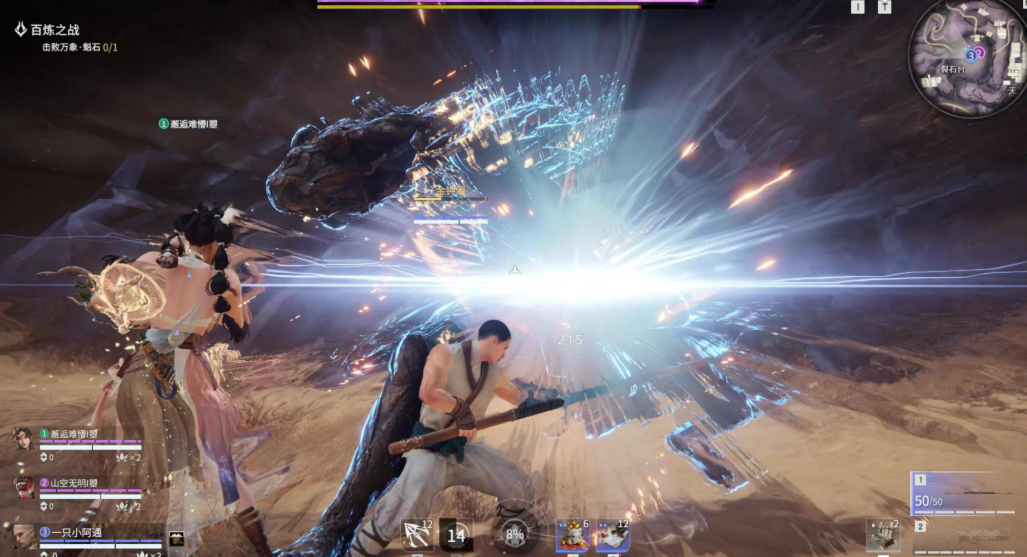1027x557 pixels.
Task: Switch to weapon slot 2
Action: point(920,526)
